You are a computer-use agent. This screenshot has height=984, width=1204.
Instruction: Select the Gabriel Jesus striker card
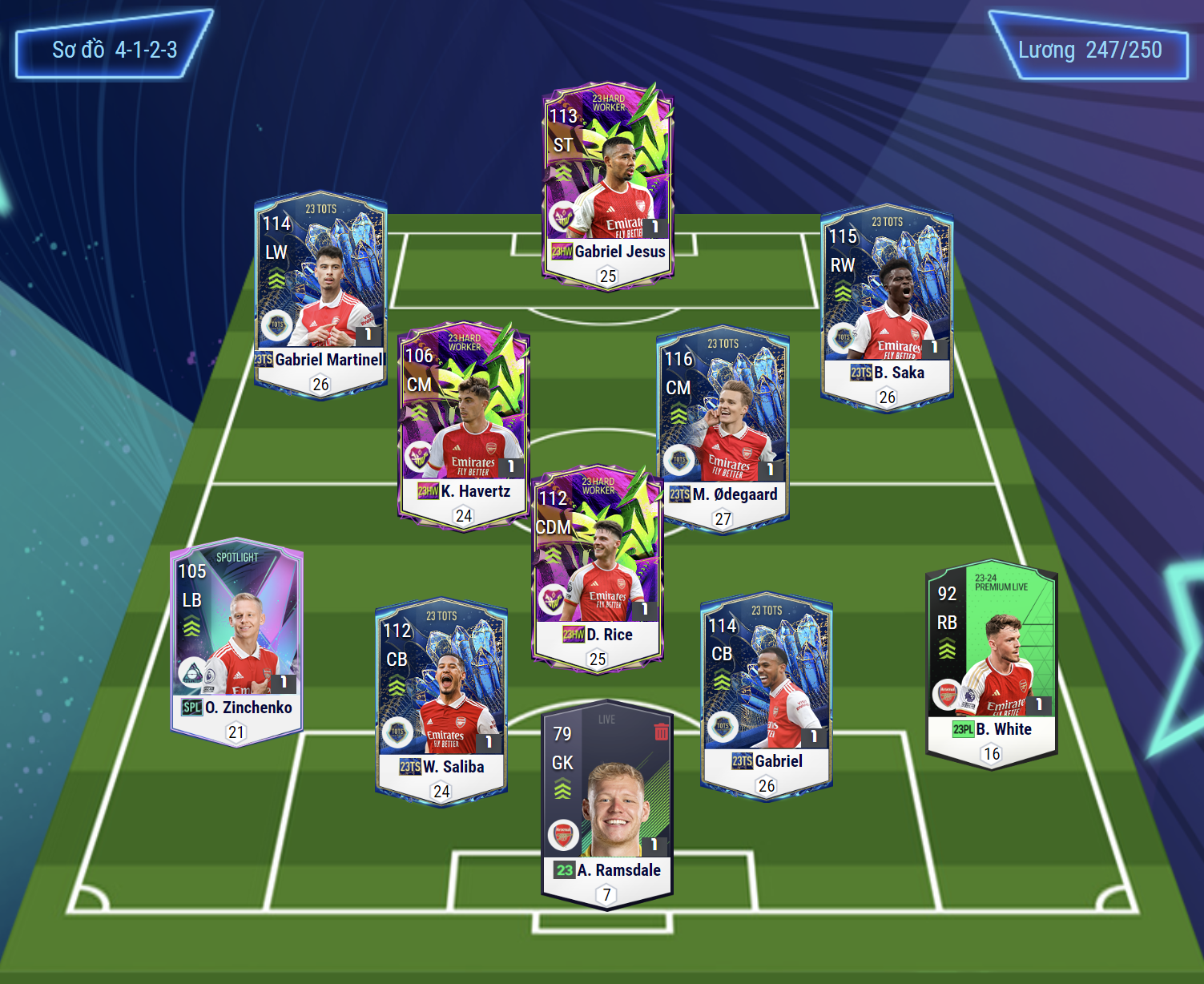click(608, 184)
